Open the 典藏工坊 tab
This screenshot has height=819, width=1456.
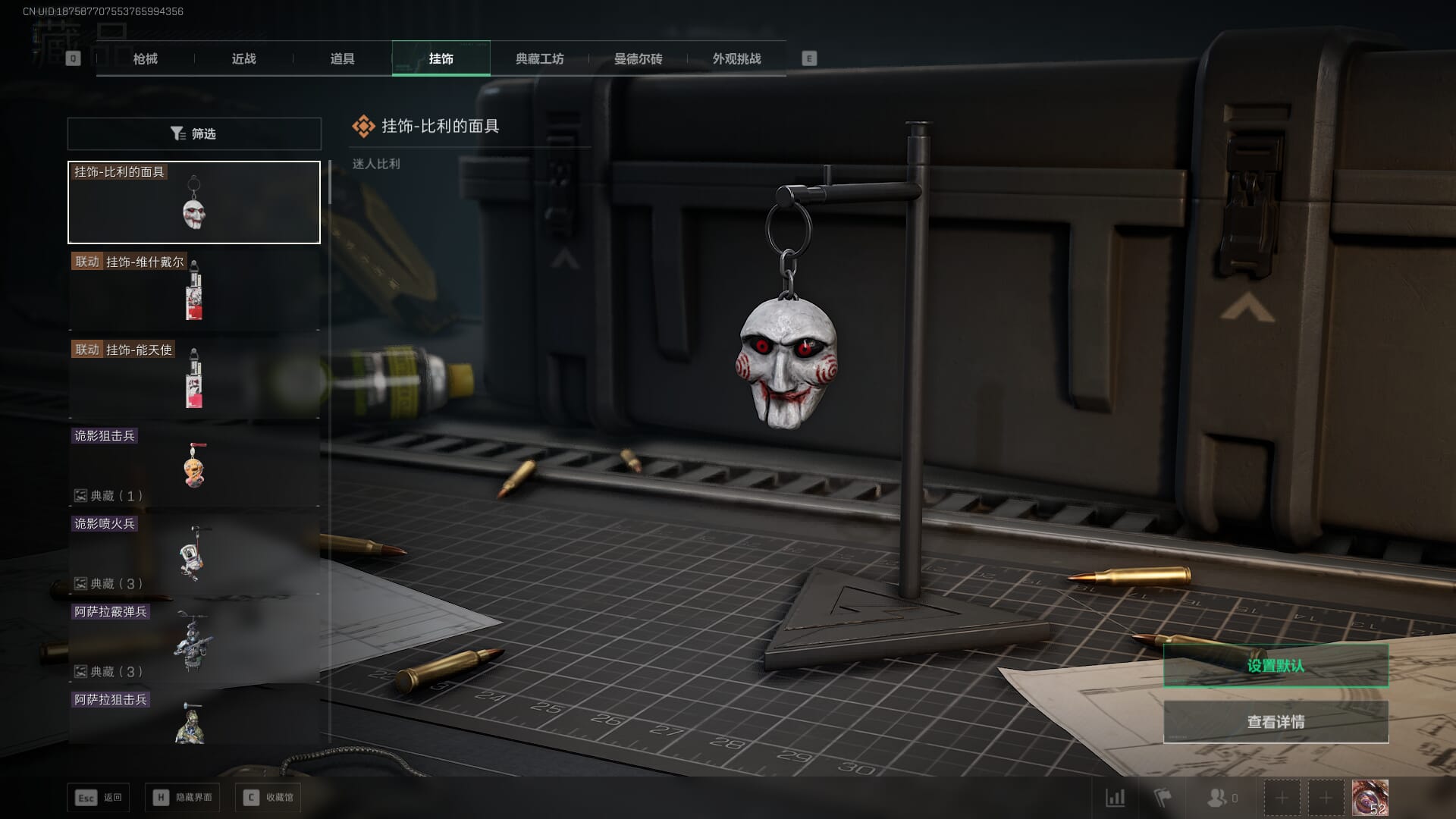pos(539,58)
